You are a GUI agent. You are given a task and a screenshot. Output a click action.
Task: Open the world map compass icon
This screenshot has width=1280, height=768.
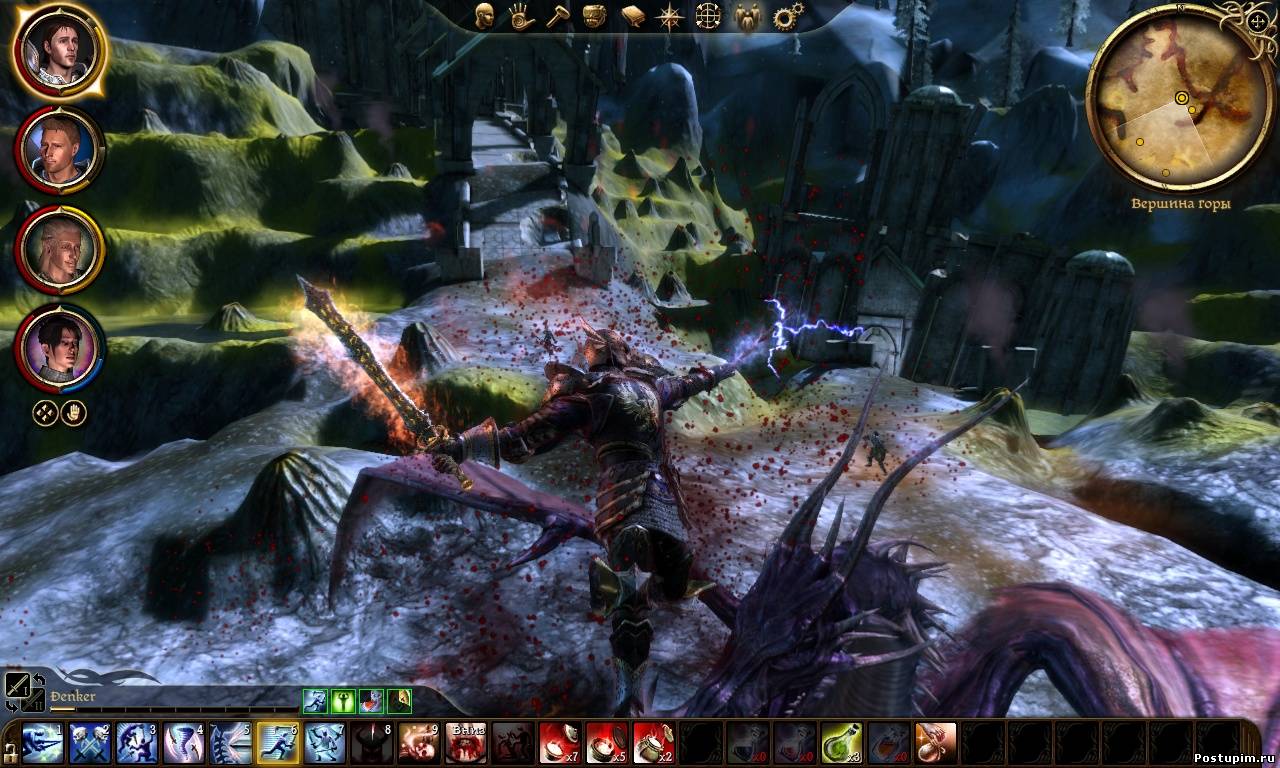tap(669, 16)
